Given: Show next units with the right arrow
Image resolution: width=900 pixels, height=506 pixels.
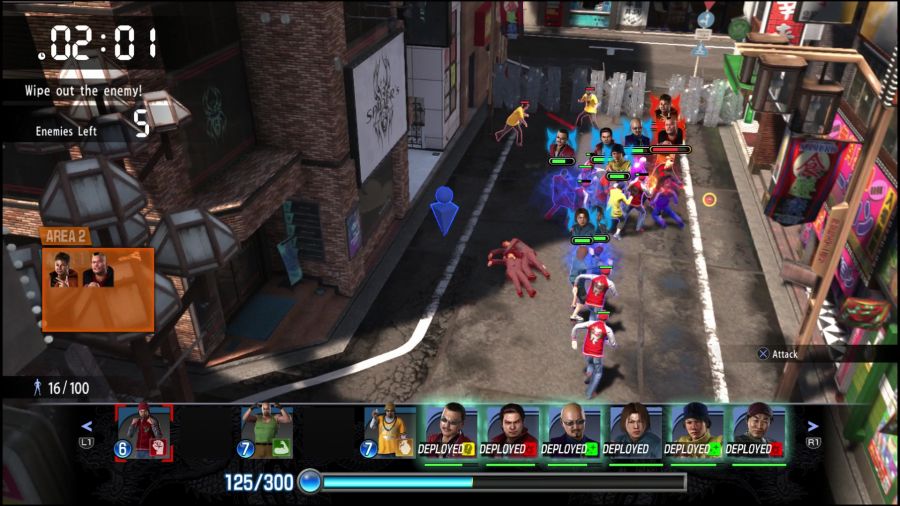Looking at the screenshot, I should point(812,425).
